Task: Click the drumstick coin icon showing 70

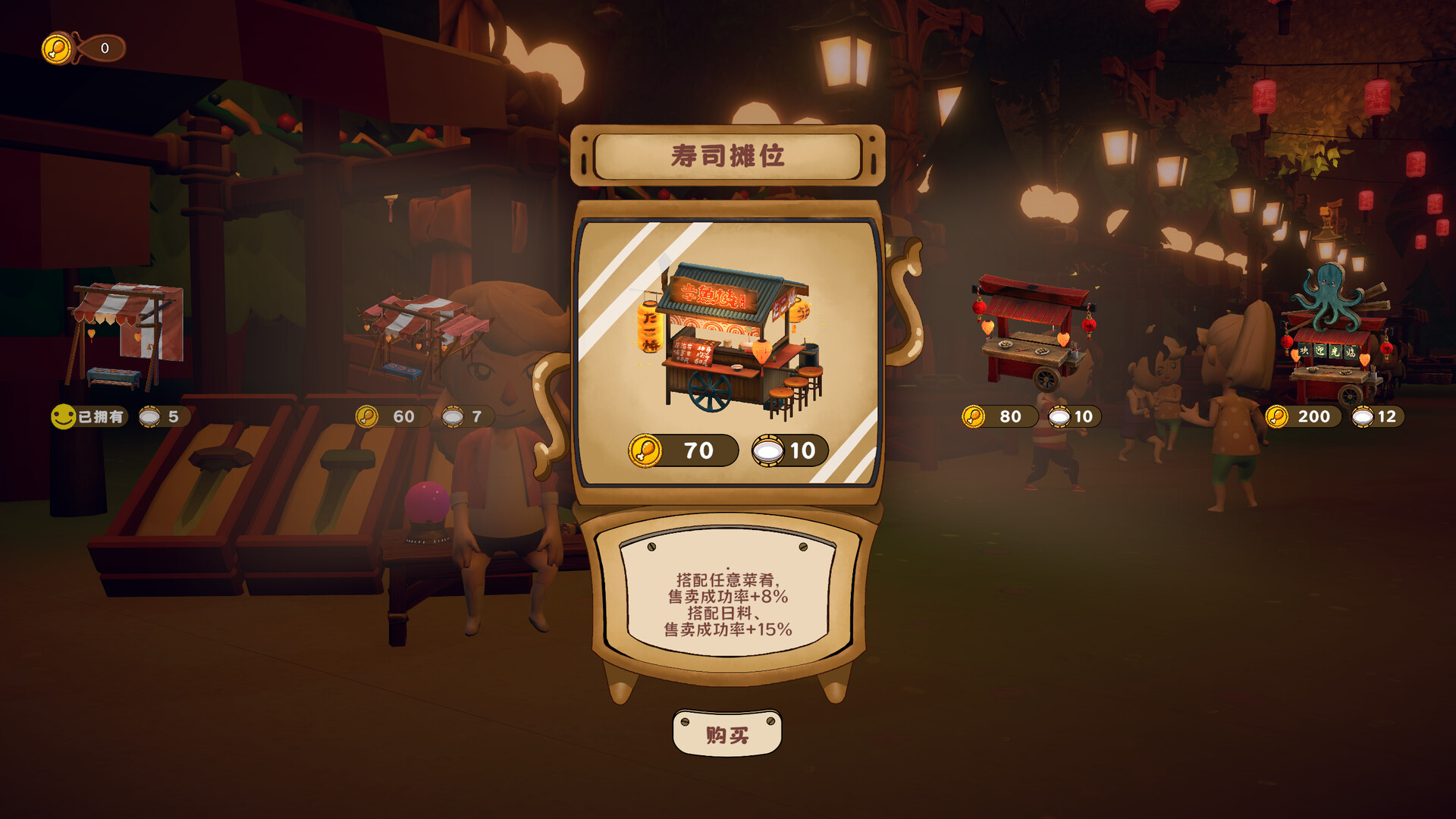Action: [x=645, y=450]
